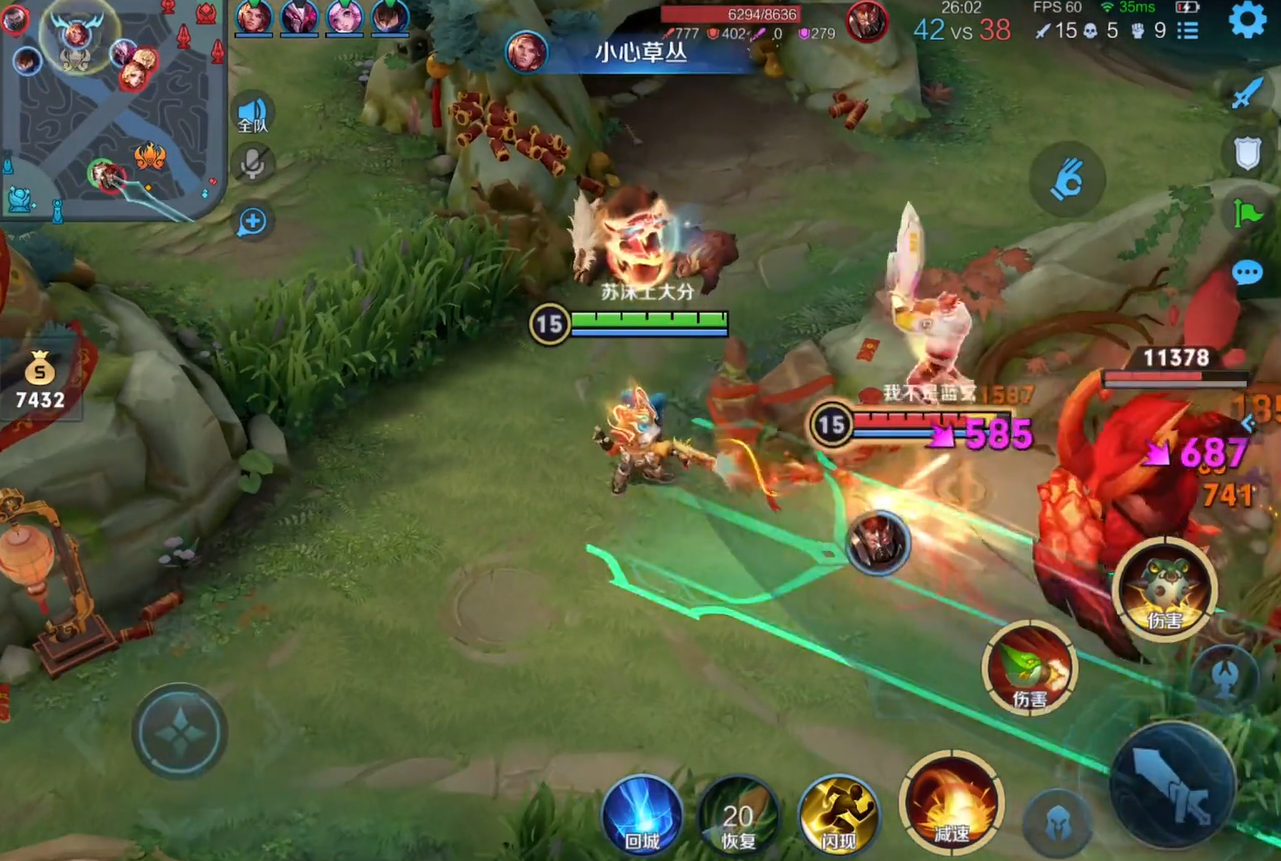
Task: Send the shield defend signal
Action: pyautogui.click(x=1247, y=153)
